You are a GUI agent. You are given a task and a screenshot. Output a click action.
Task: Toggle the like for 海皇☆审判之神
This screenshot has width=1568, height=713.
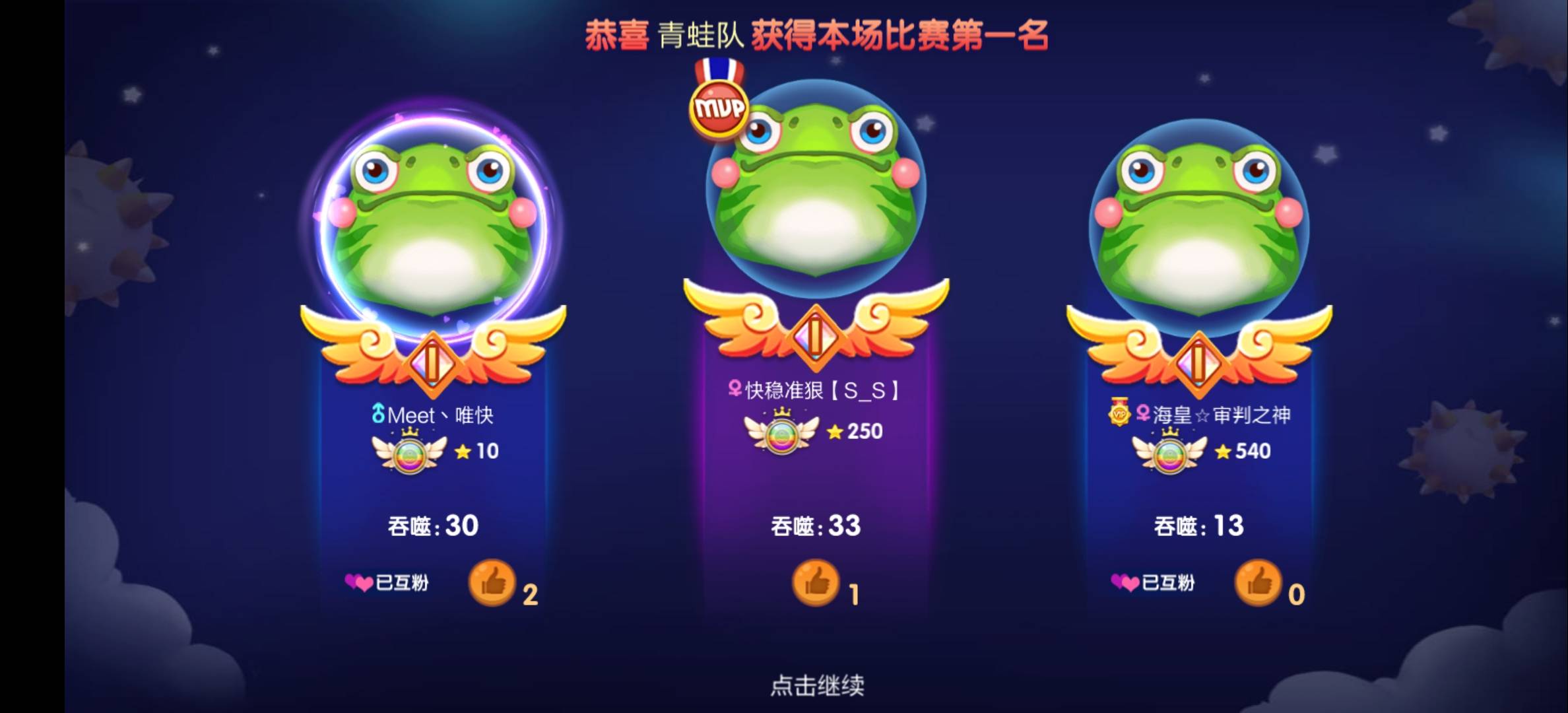[x=1260, y=584]
